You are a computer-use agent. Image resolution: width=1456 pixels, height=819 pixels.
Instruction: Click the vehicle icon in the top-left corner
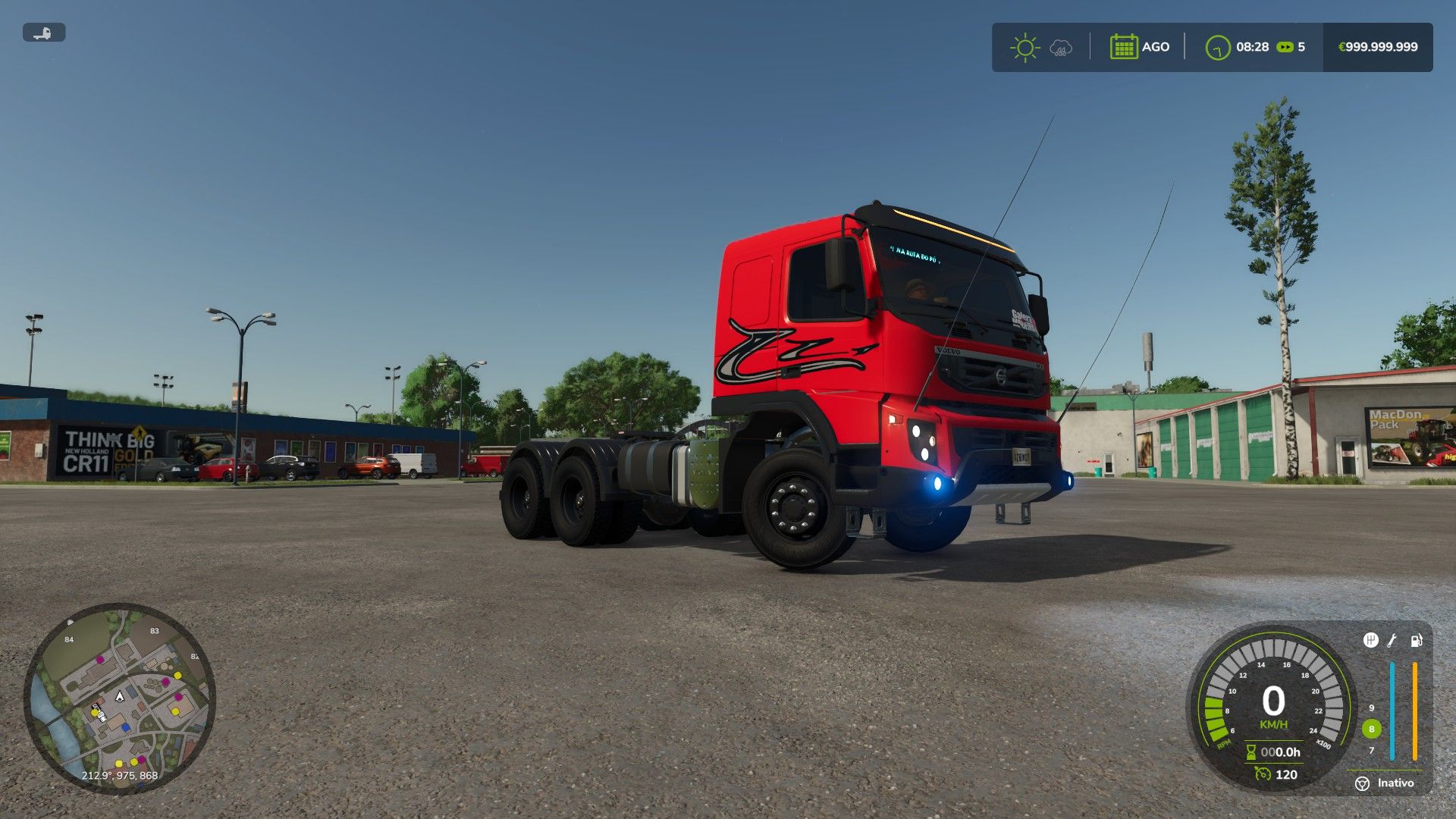(x=44, y=33)
